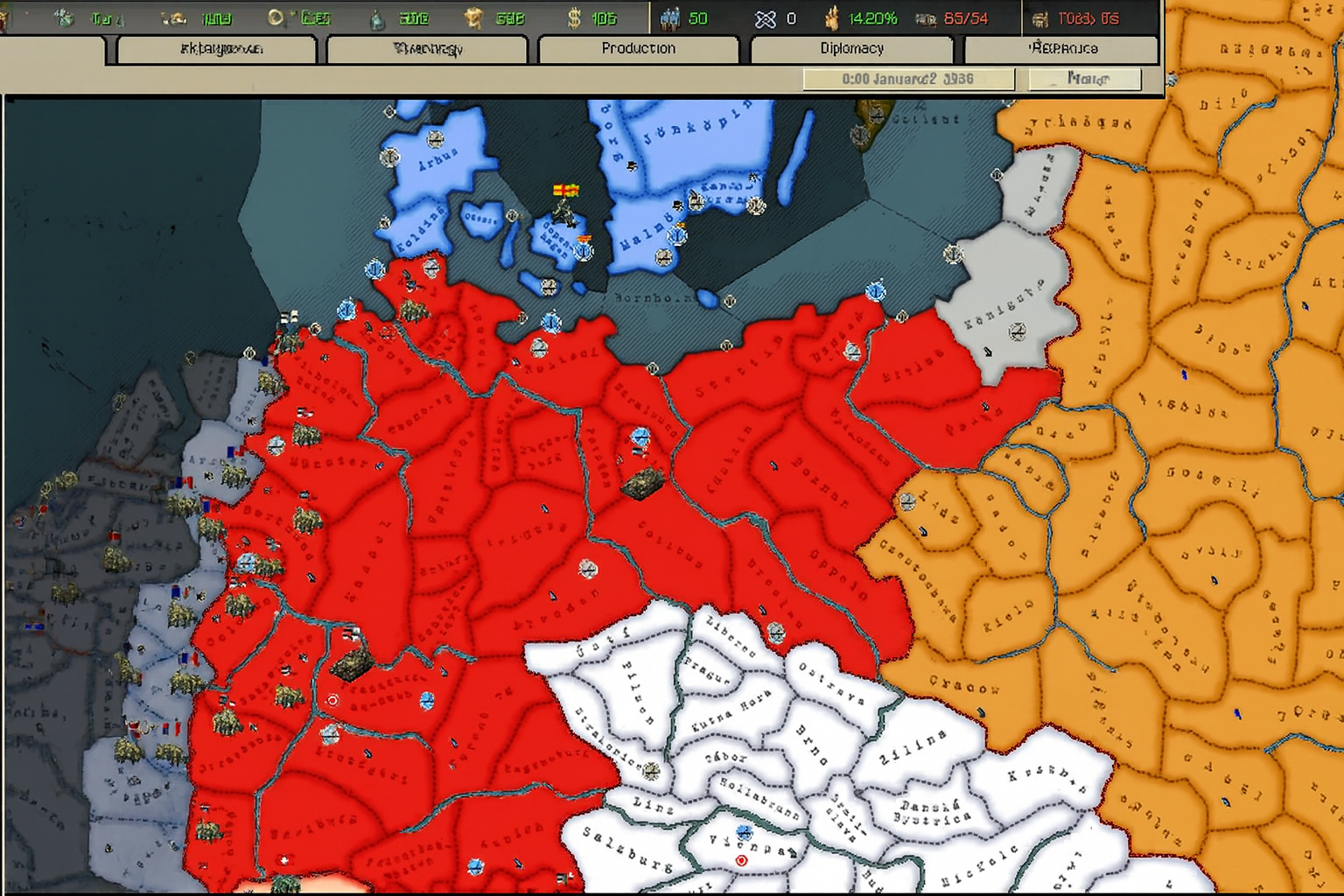Select the naval base icon on the Baltic coast
Screen dimensions: 1344x896
(551, 323)
